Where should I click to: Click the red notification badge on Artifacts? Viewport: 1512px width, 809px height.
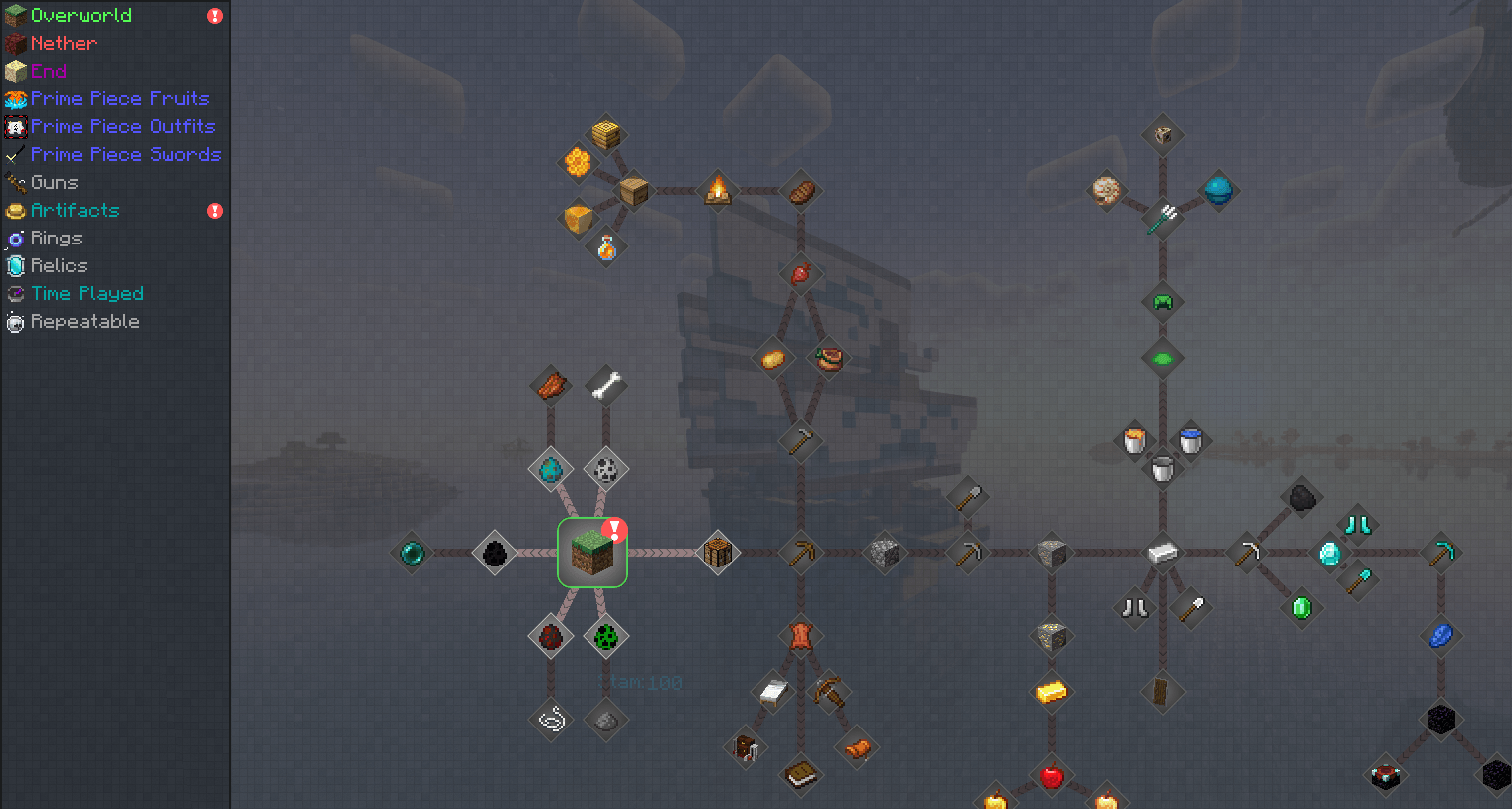(x=215, y=211)
